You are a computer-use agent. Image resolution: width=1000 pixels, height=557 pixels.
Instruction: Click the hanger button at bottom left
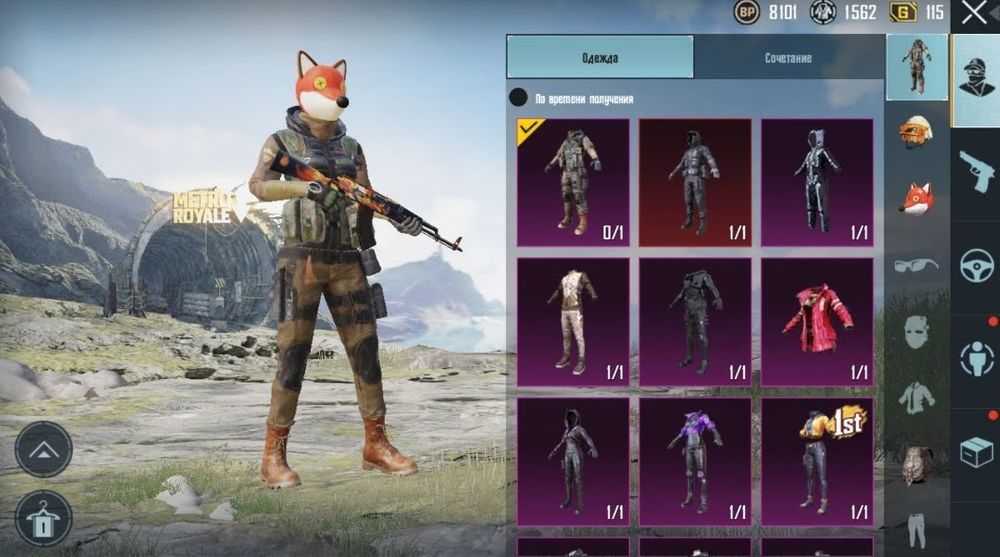click(43, 518)
